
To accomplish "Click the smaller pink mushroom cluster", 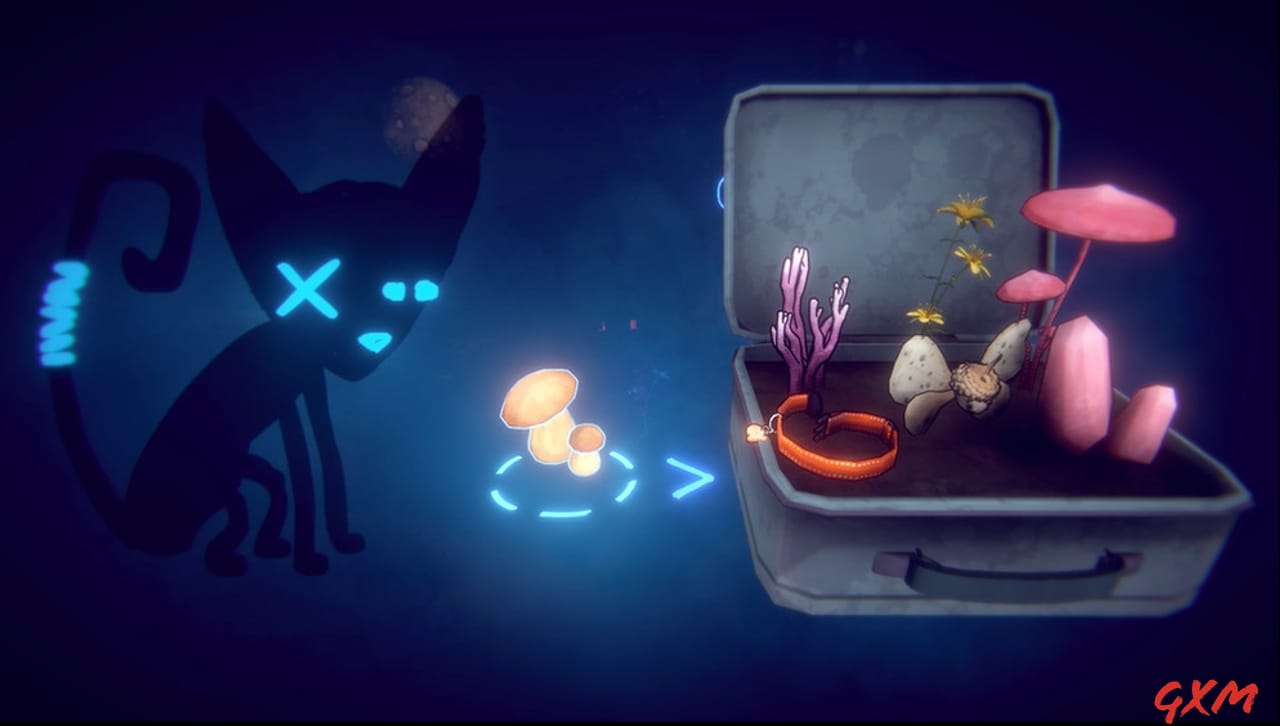I will coord(1030,285).
